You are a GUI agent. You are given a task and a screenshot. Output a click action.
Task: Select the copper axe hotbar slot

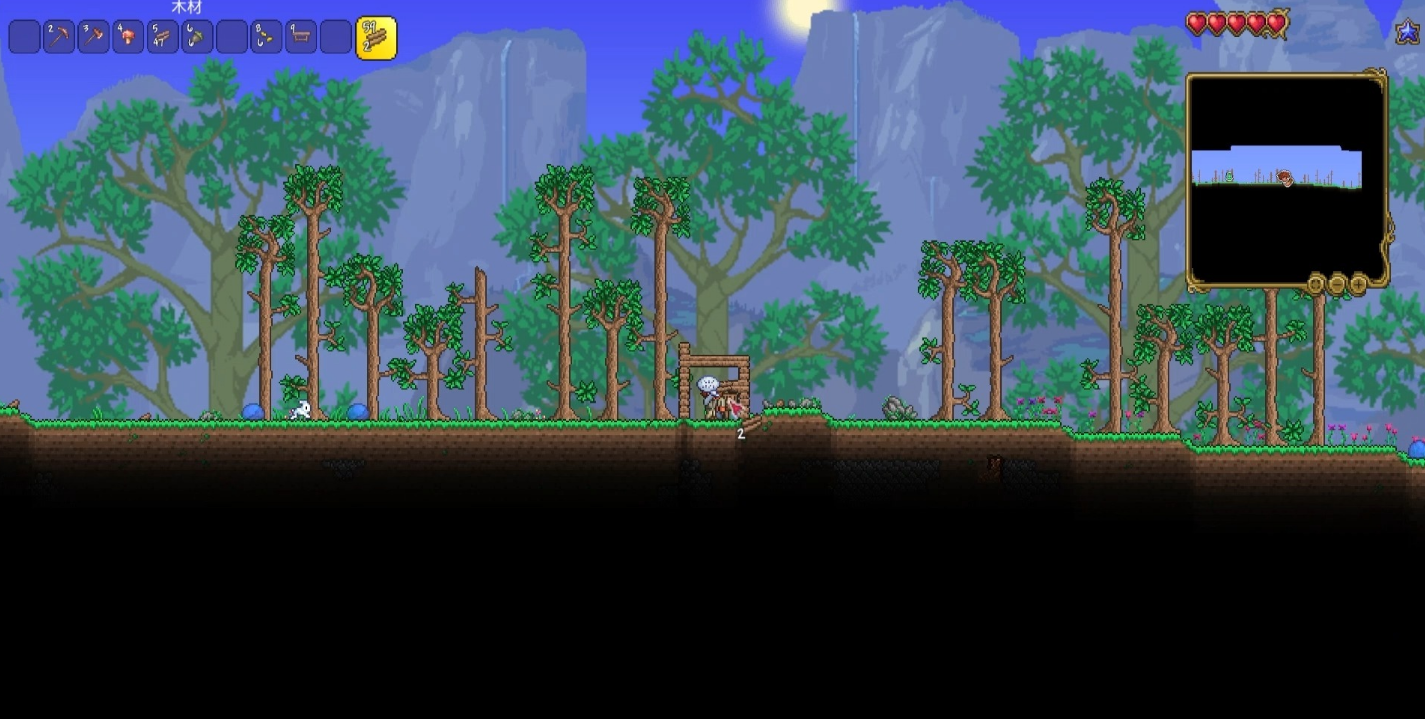94,38
